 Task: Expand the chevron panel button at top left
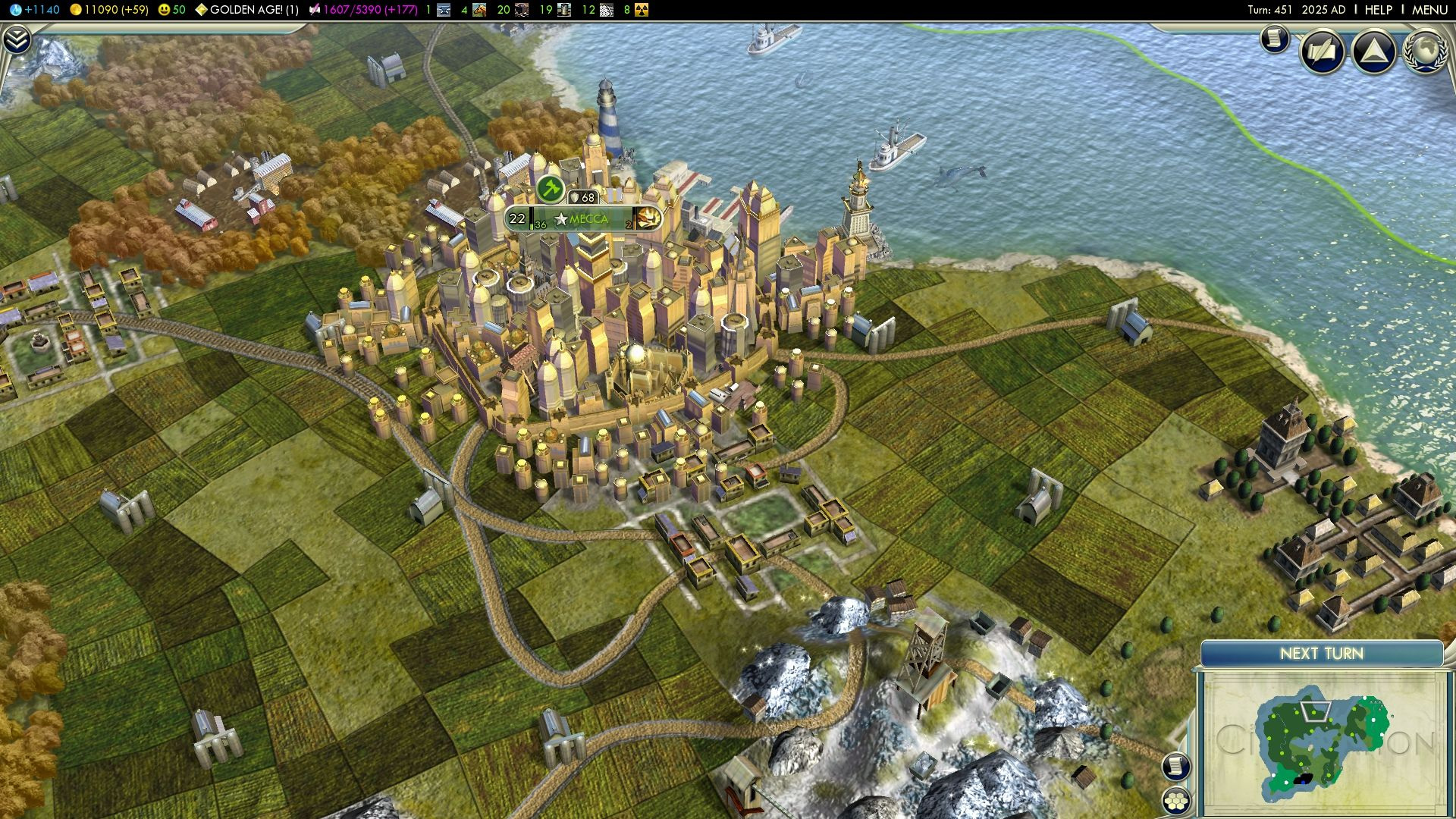[17, 39]
